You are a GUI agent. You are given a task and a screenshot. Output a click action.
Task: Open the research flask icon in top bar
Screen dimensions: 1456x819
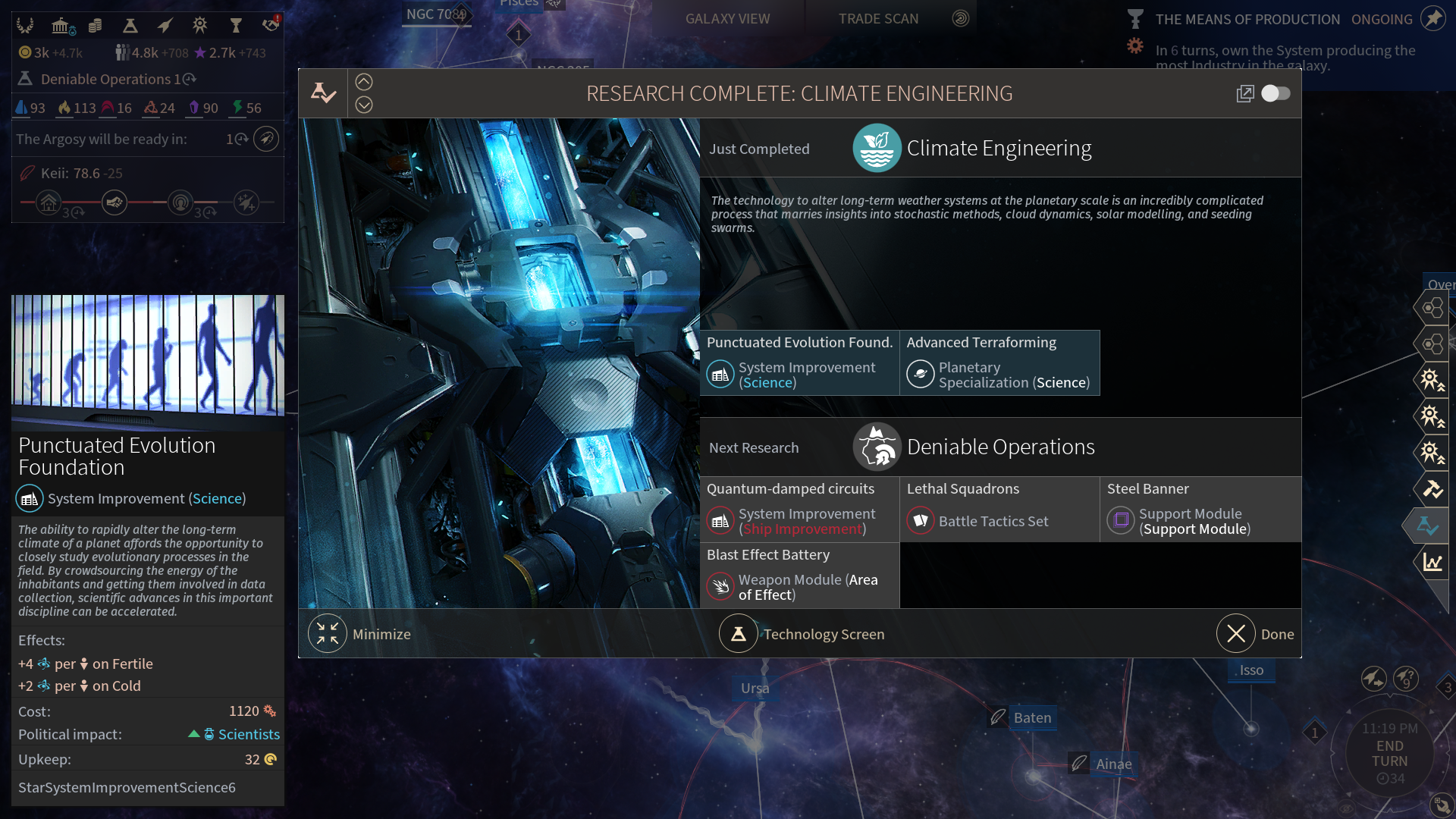pyautogui.click(x=130, y=26)
